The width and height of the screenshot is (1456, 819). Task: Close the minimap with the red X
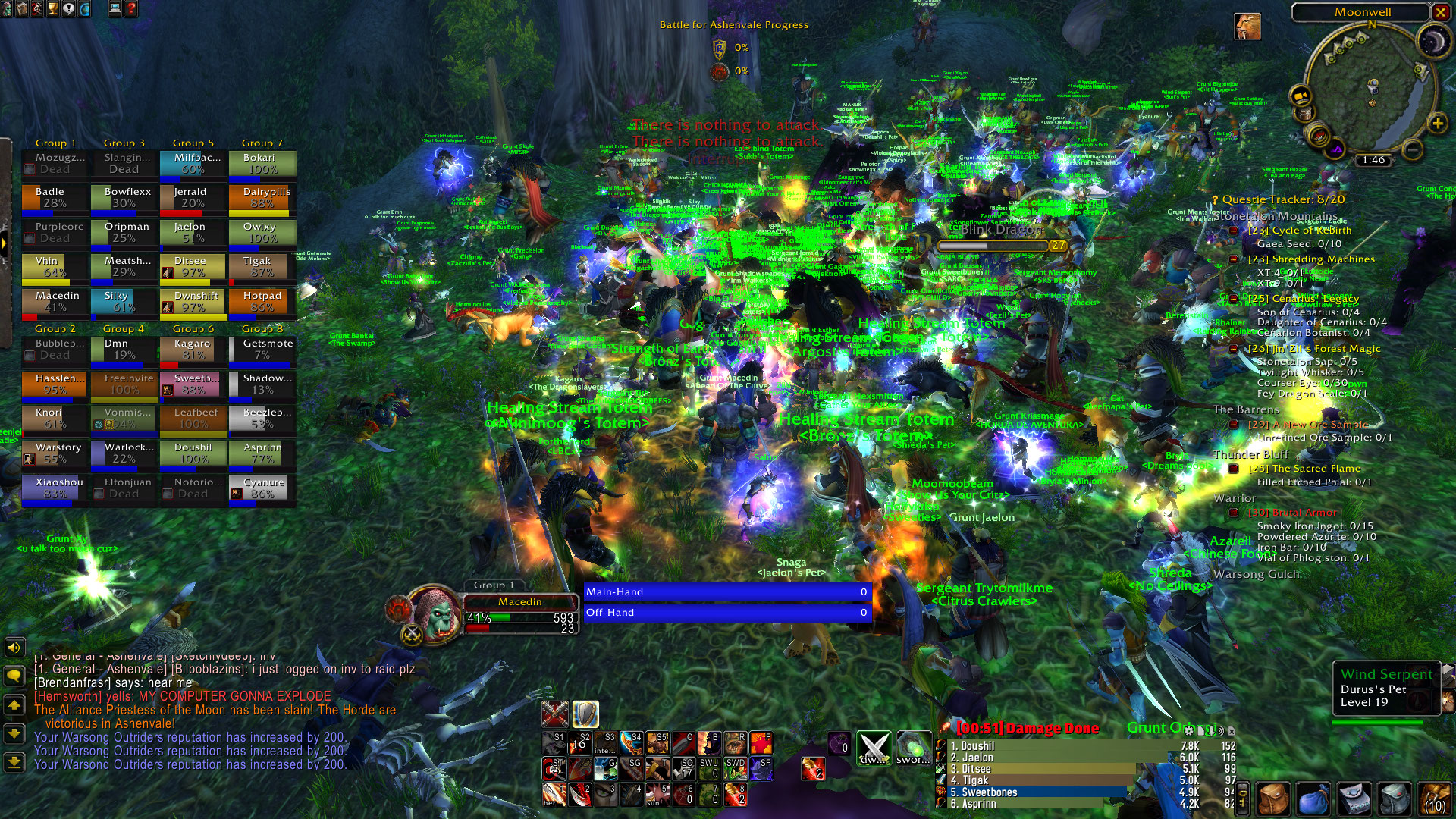click(1440, 12)
